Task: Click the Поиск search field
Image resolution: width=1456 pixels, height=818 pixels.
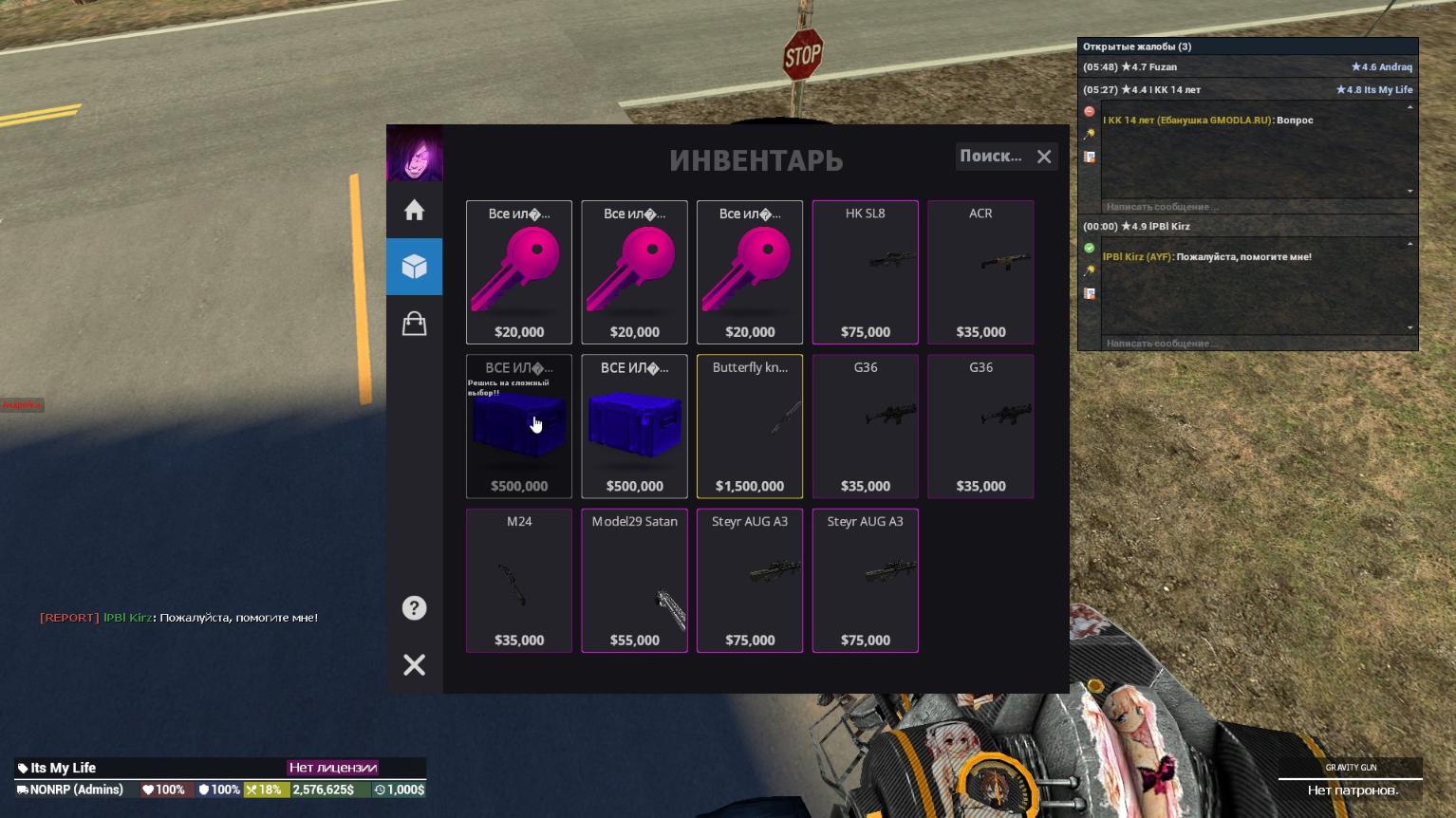Action: pos(991,157)
